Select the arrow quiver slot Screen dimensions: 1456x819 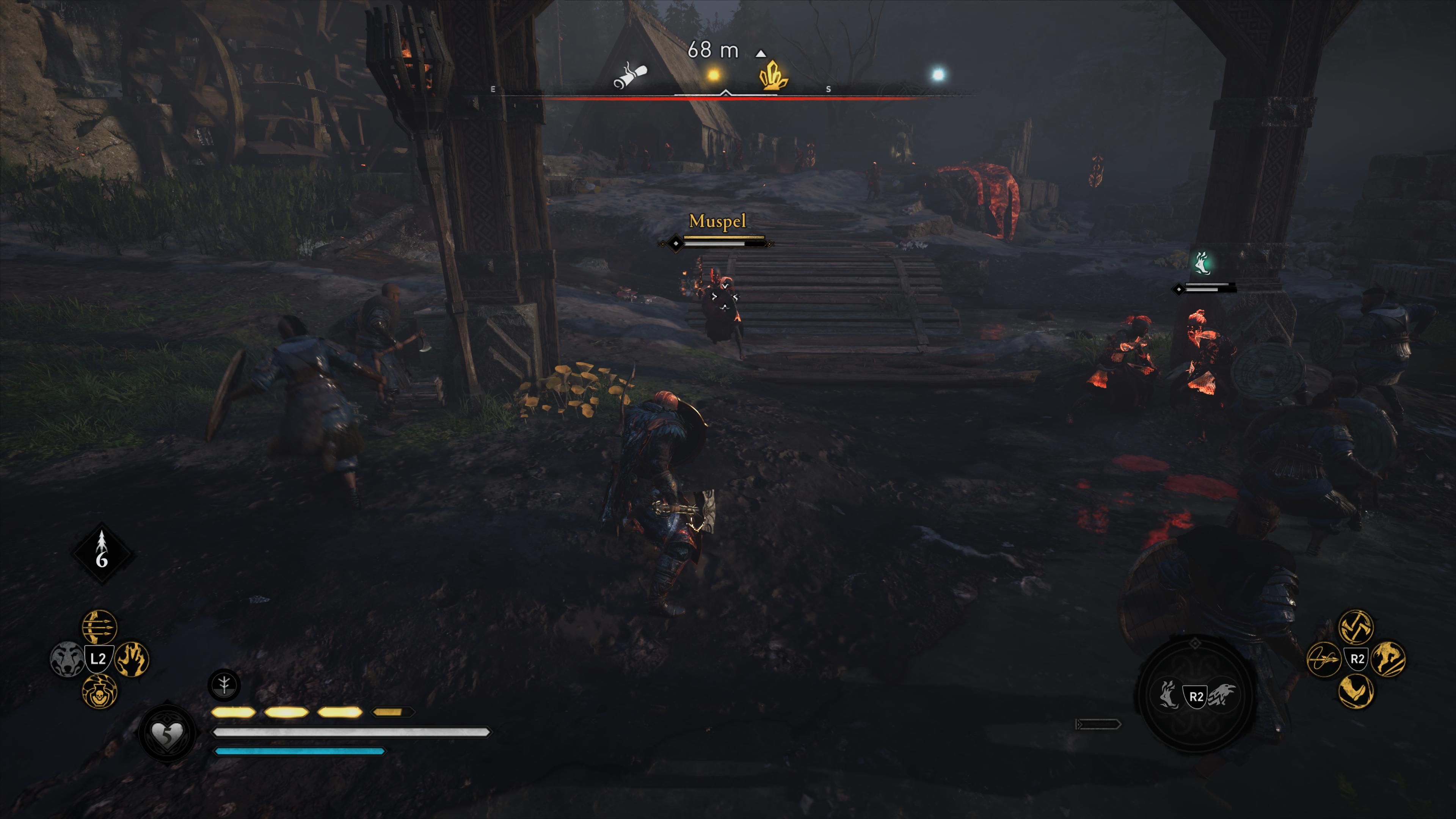click(x=102, y=553)
